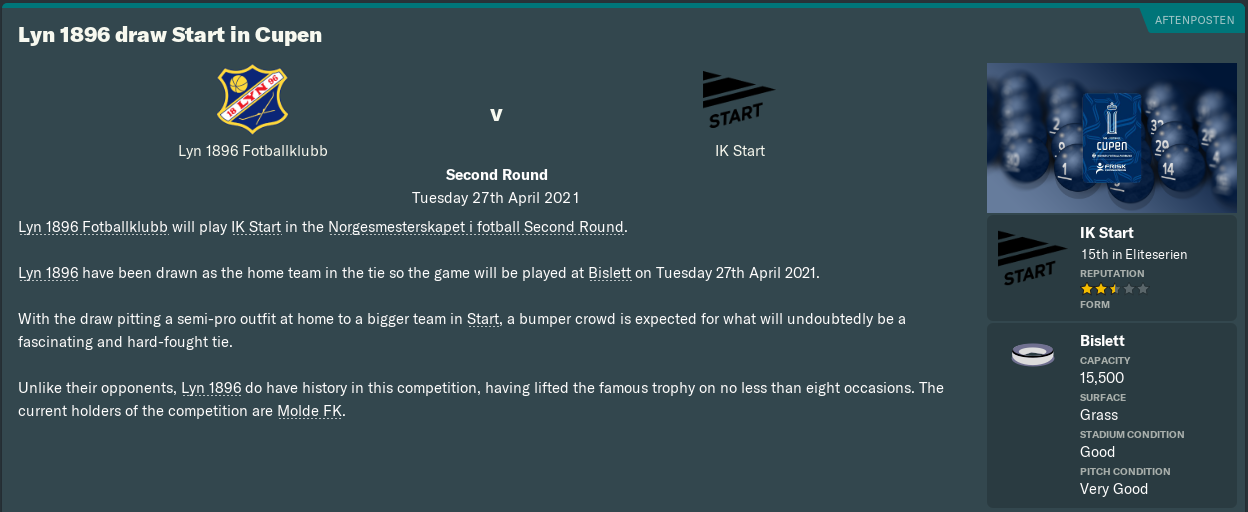
Task: Open the Norgesmesterskapet i fotball Second Round link
Action: tap(476, 227)
